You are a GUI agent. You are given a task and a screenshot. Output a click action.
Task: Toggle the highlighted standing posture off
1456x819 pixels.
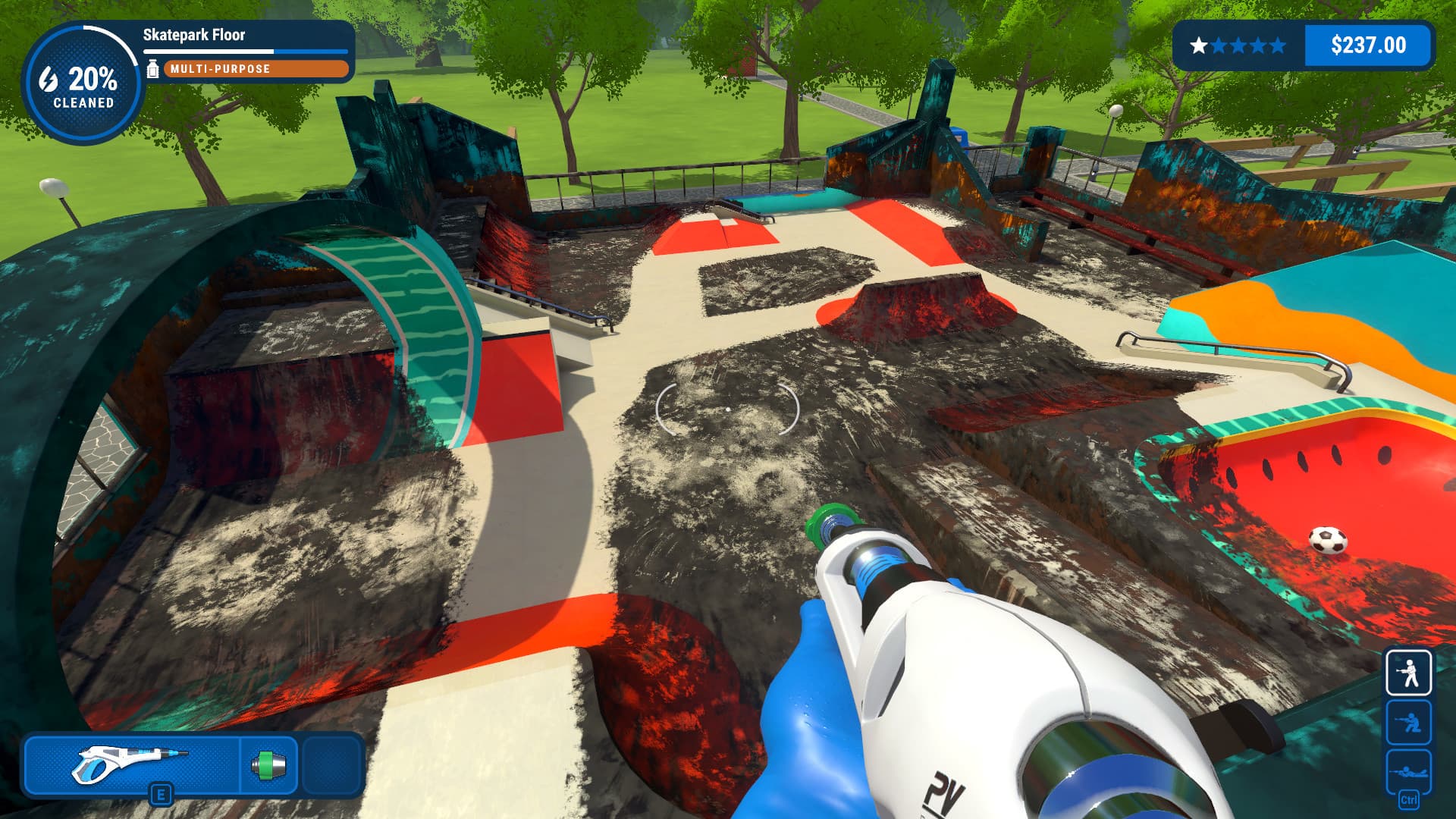[1409, 673]
